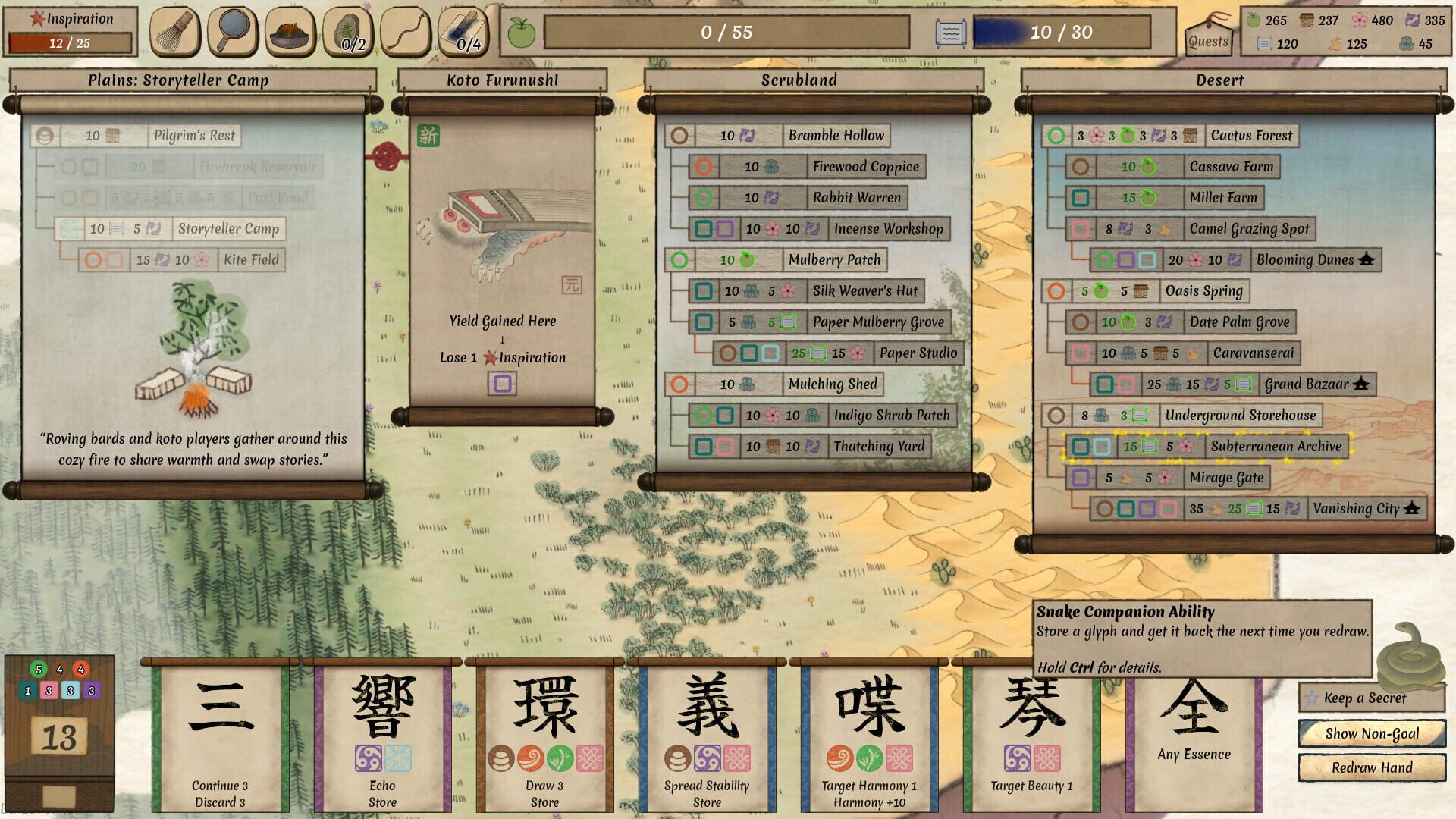
Task: Open the hand mirror tool
Action: 231,33
